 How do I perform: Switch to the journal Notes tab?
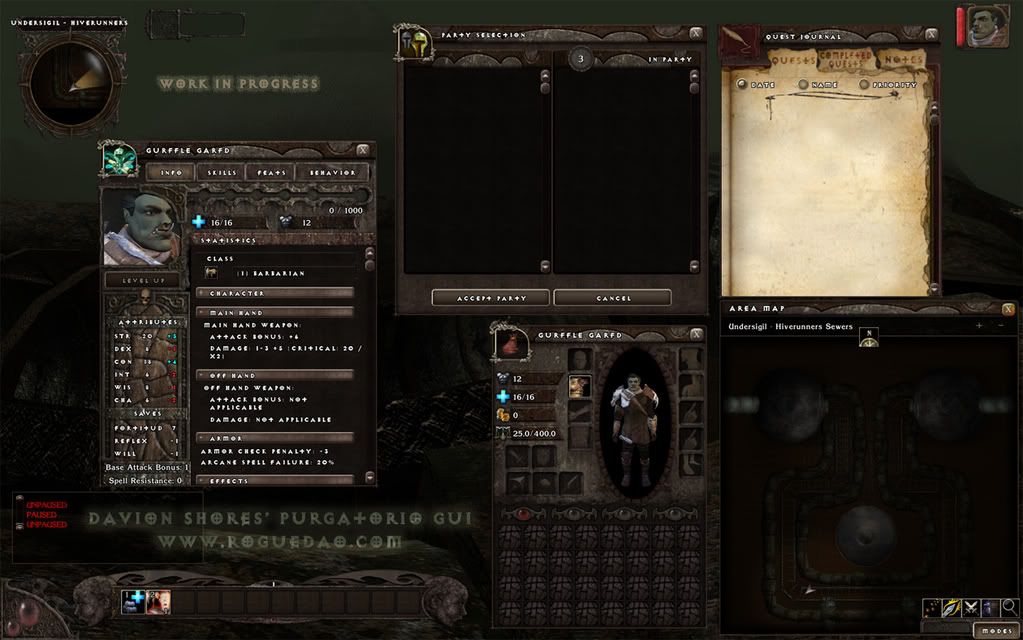tap(903, 60)
